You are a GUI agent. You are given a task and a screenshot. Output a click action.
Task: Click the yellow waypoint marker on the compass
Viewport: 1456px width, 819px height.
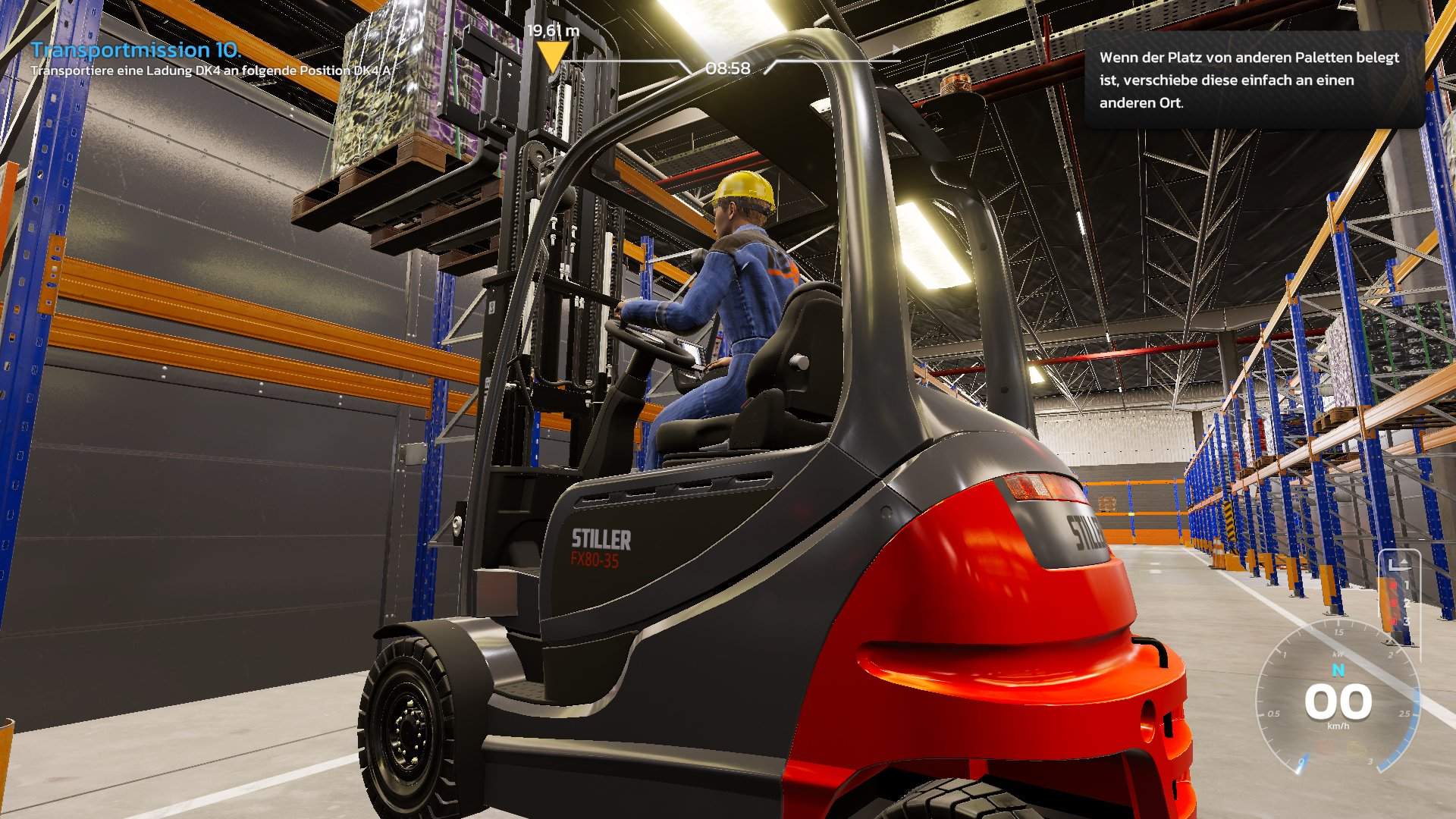pos(551,55)
